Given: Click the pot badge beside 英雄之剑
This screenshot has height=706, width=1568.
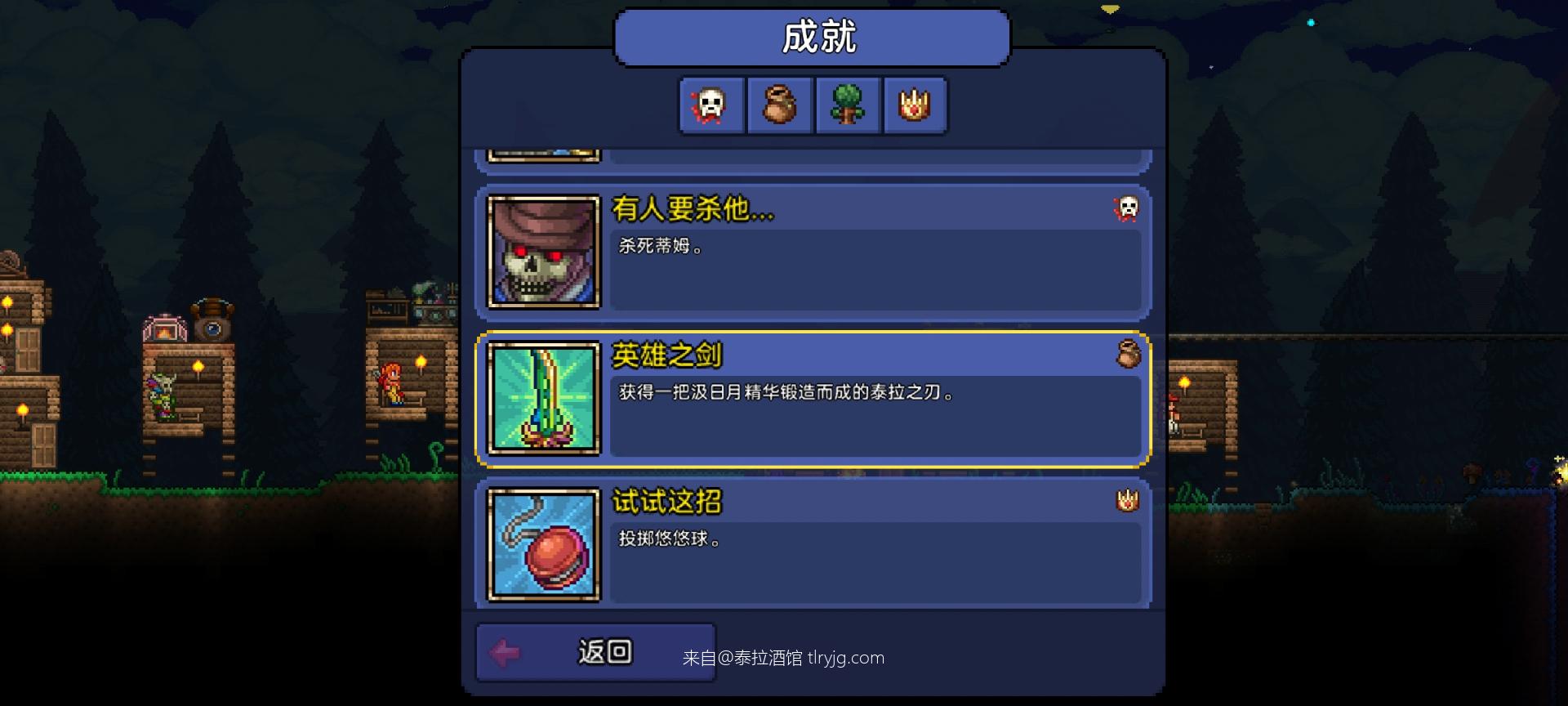Looking at the screenshot, I should click(x=1127, y=355).
